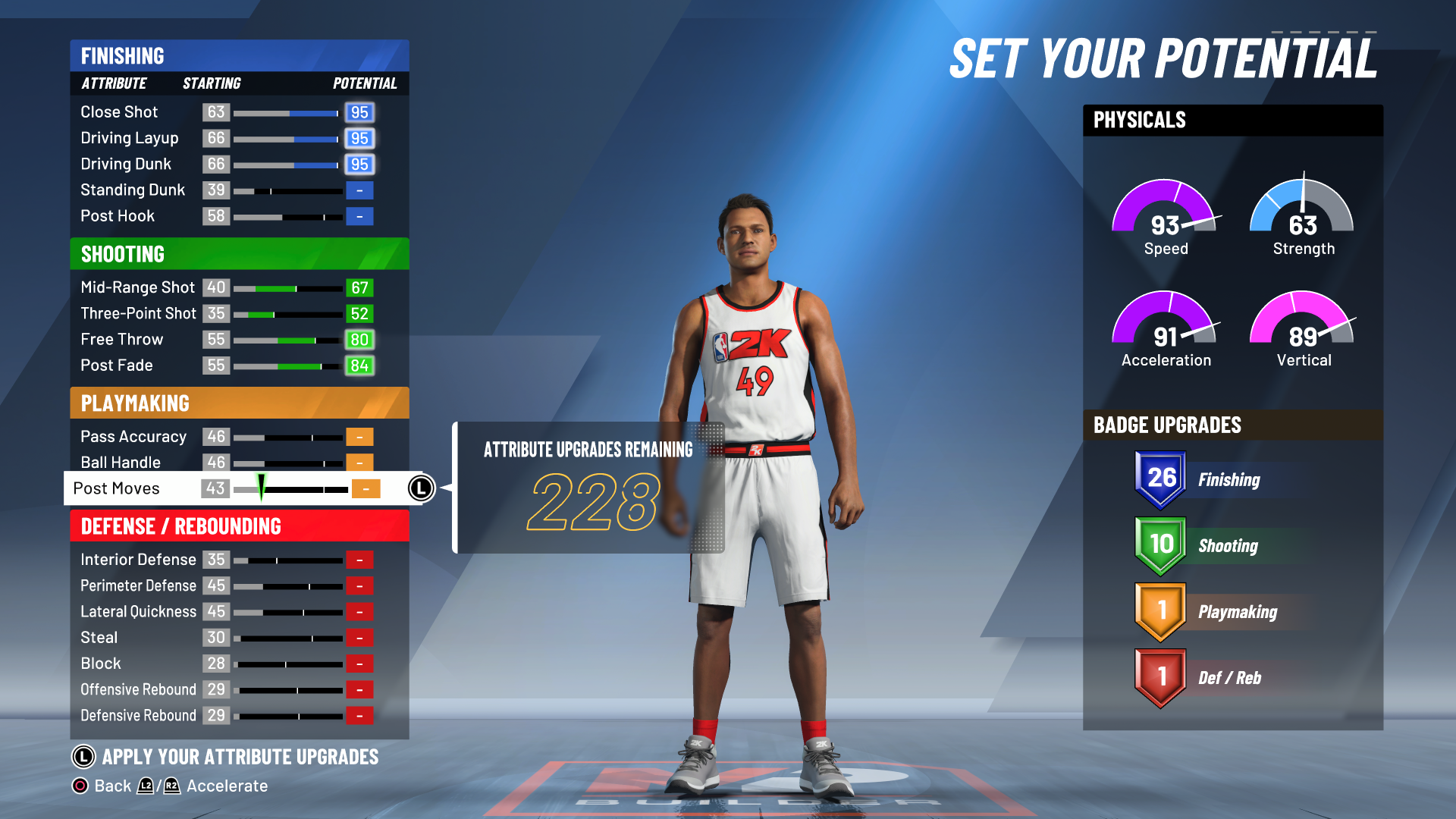Click the pink Vertical gauge
This screenshot has height=819, width=1456.
[1301, 330]
